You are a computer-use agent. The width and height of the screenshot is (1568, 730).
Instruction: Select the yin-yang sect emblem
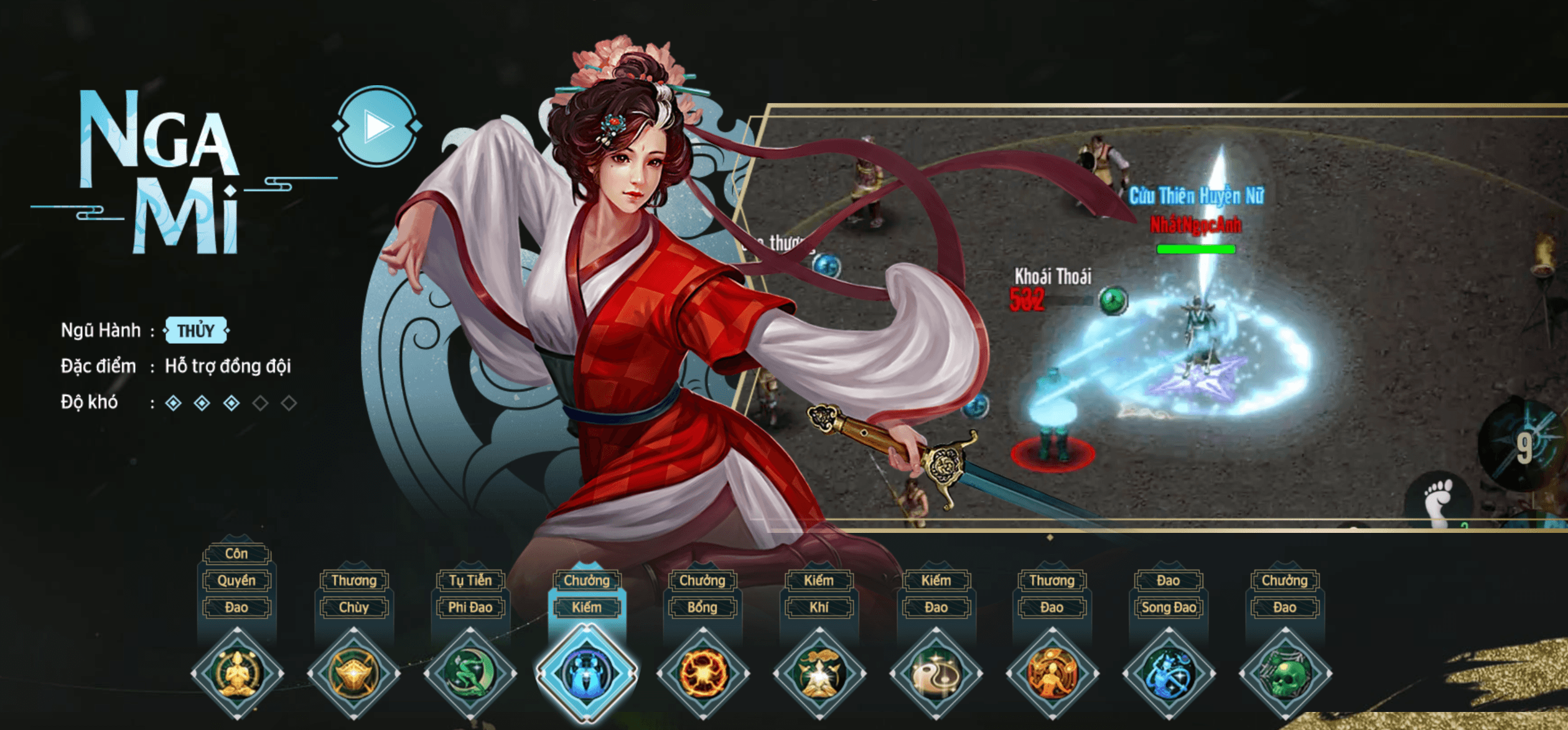[x=935, y=674]
